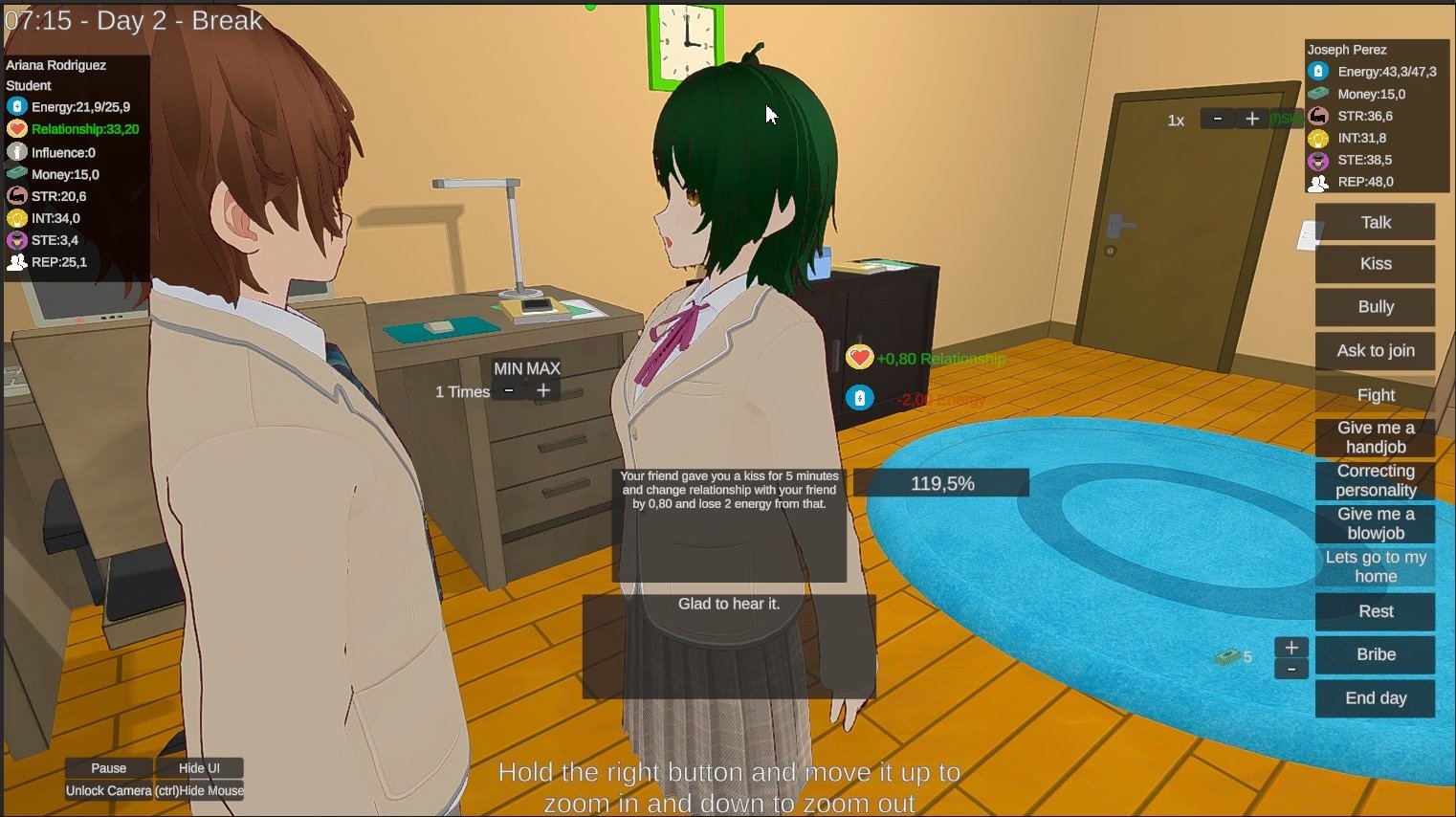Screen dimensions: 1456x817
Task: Lower the bribe amount with minus
Action: tap(1291, 670)
